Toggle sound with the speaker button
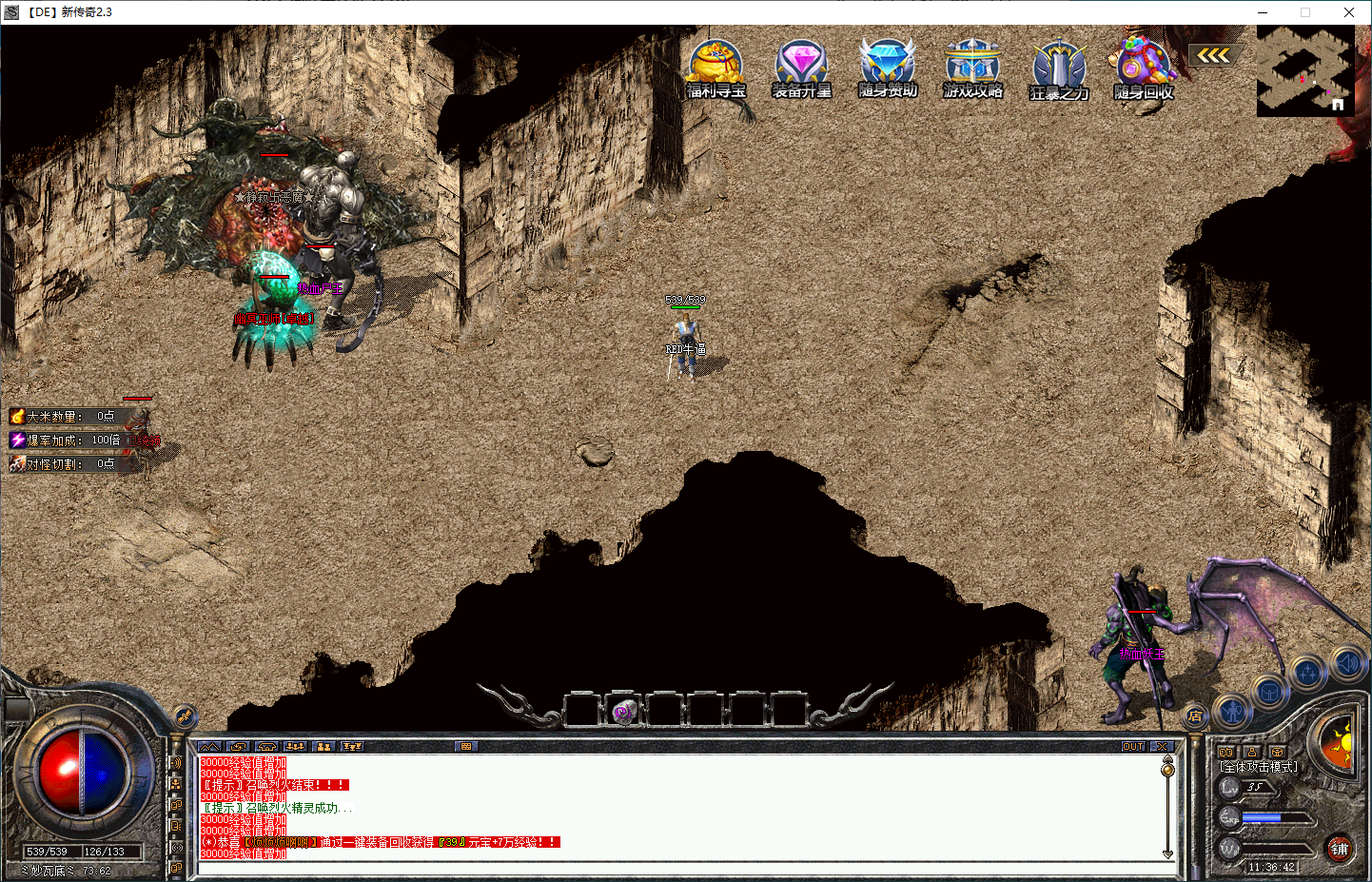Viewport: 1372px width, 882px height. tap(1348, 661)
